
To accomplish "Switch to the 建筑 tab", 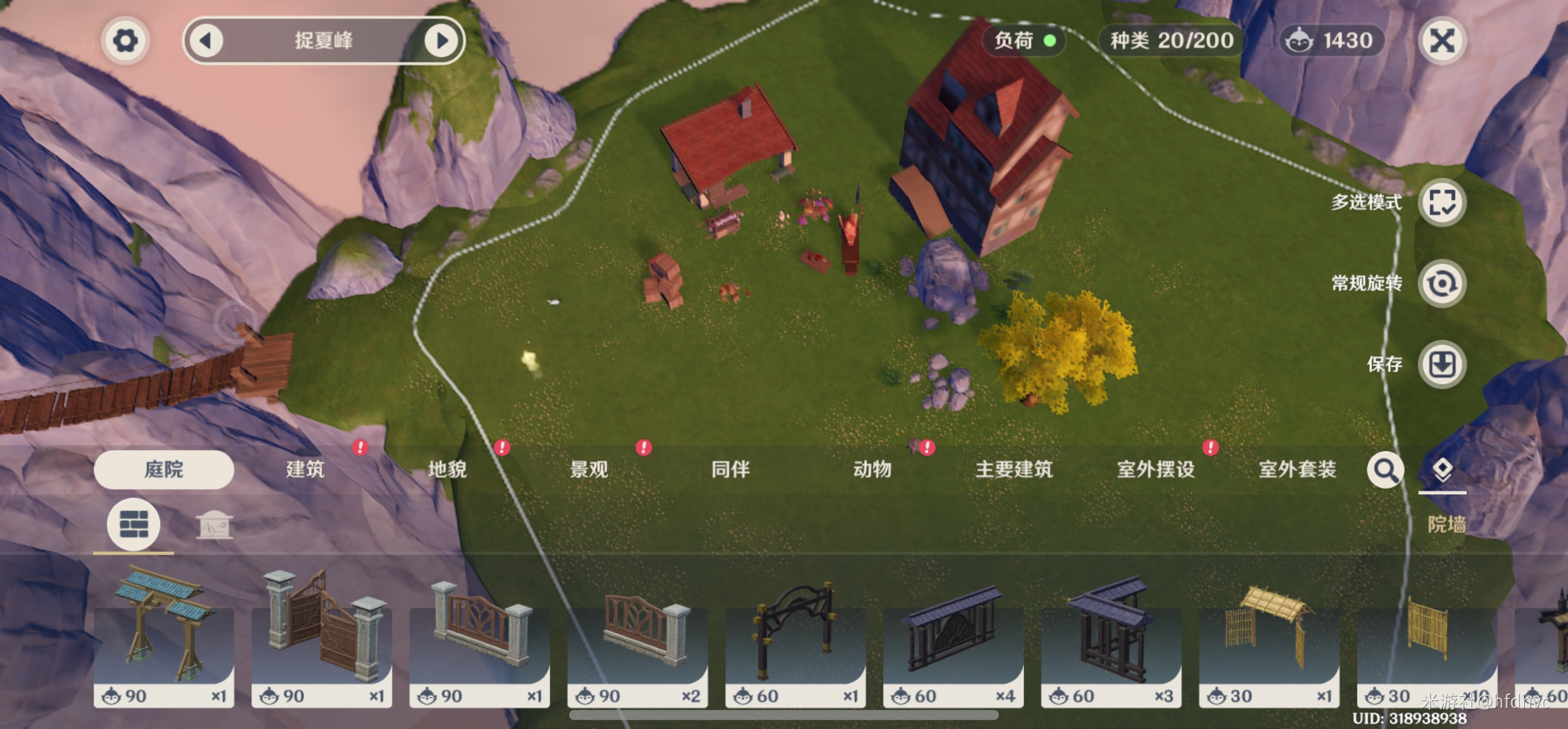I will (x=306, y=470).
